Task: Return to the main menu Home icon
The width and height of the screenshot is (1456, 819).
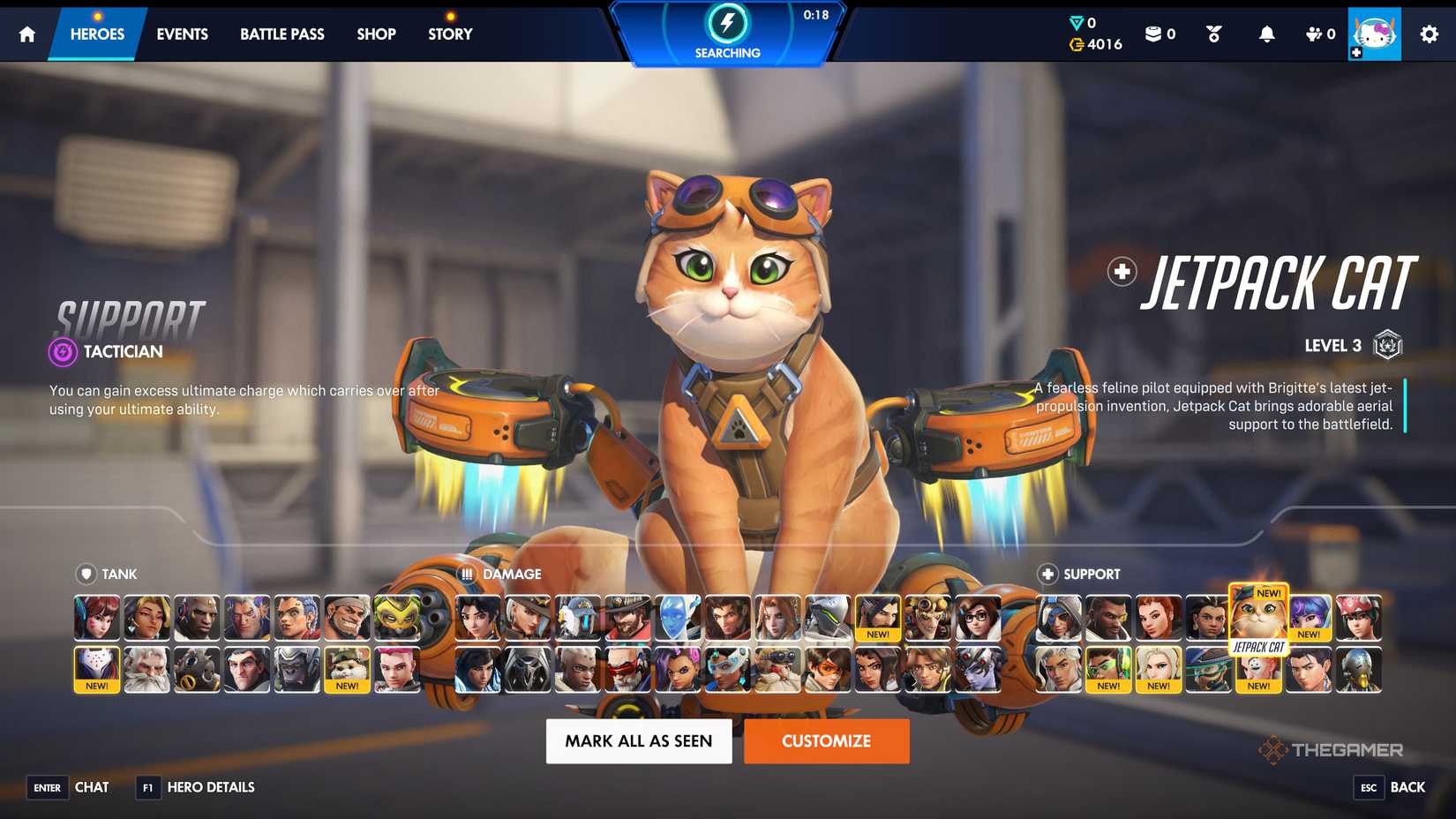Action: point(26,34)
